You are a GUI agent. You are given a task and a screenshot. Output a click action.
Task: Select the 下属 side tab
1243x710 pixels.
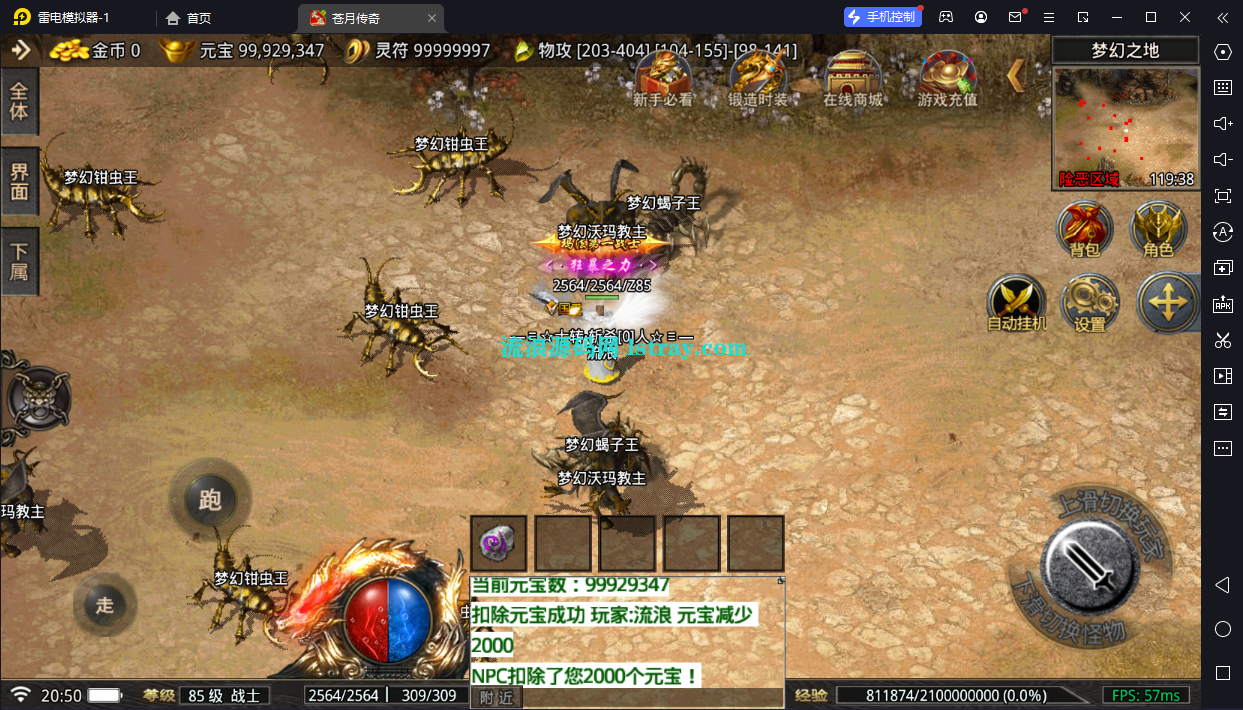point(19,261)
